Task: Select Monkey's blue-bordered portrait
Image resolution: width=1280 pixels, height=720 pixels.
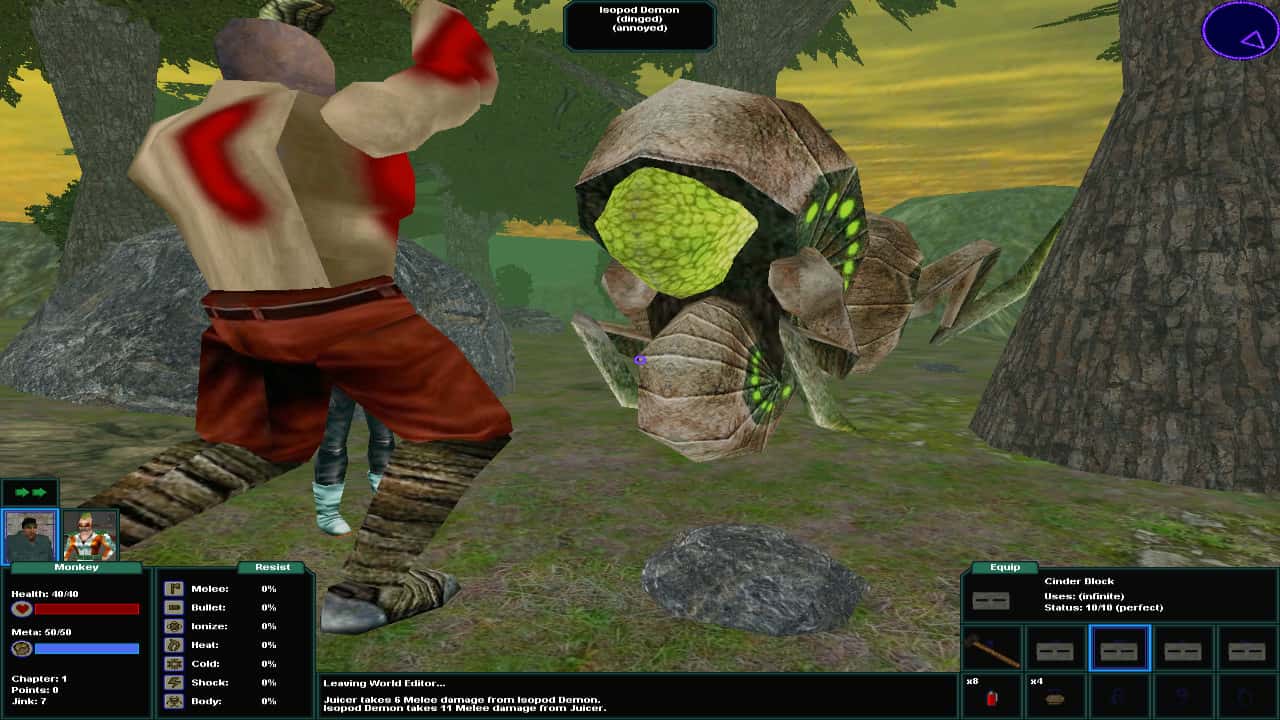Action: point(30,532)
